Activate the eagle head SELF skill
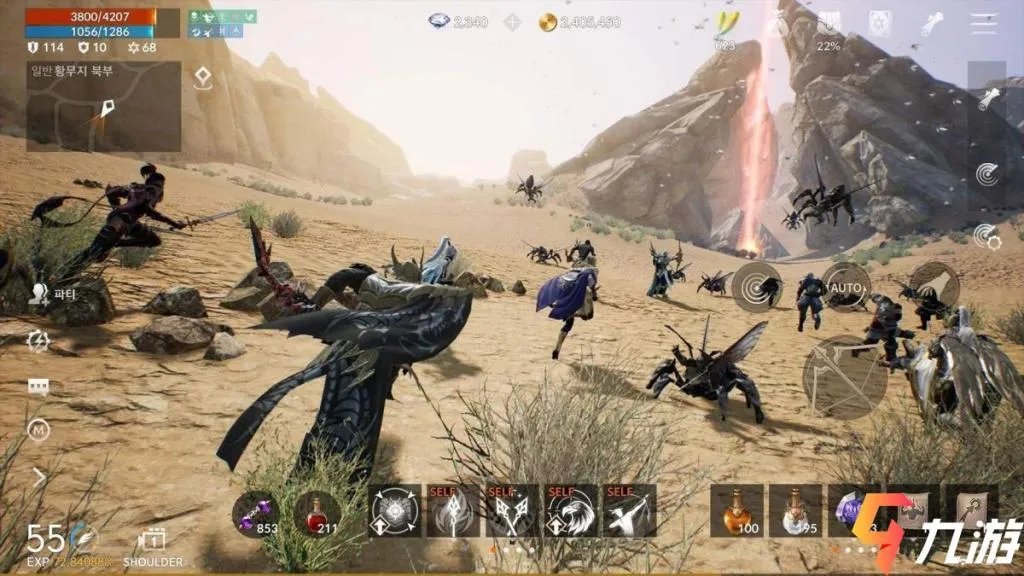This screenshot has width=1024, height=576. click(571, 511)
